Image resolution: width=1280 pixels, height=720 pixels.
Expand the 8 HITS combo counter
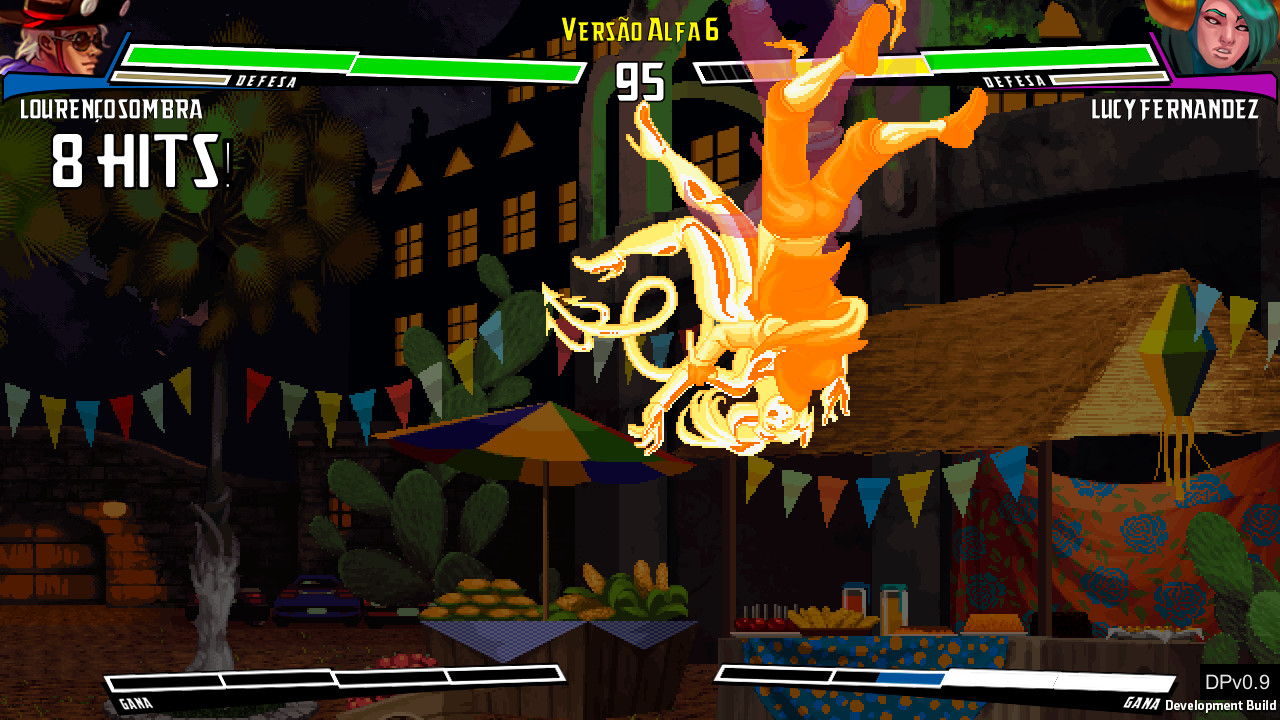(135, 160)
